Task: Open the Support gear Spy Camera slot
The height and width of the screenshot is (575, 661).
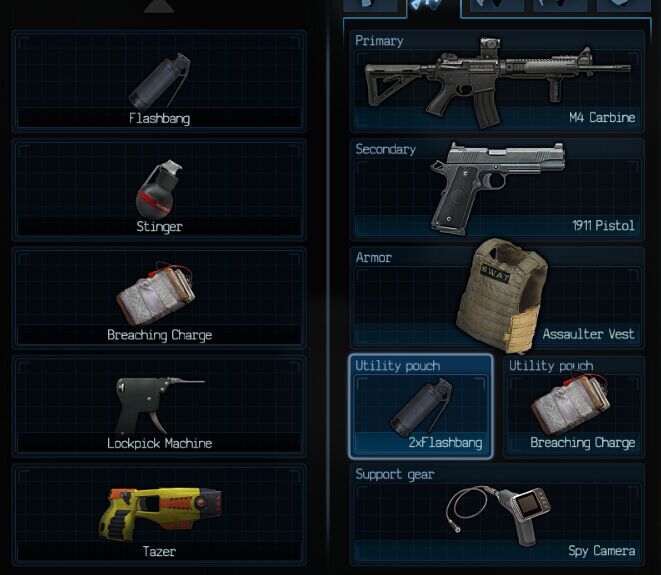Action: pyautogui.click(x=497, y=512)
